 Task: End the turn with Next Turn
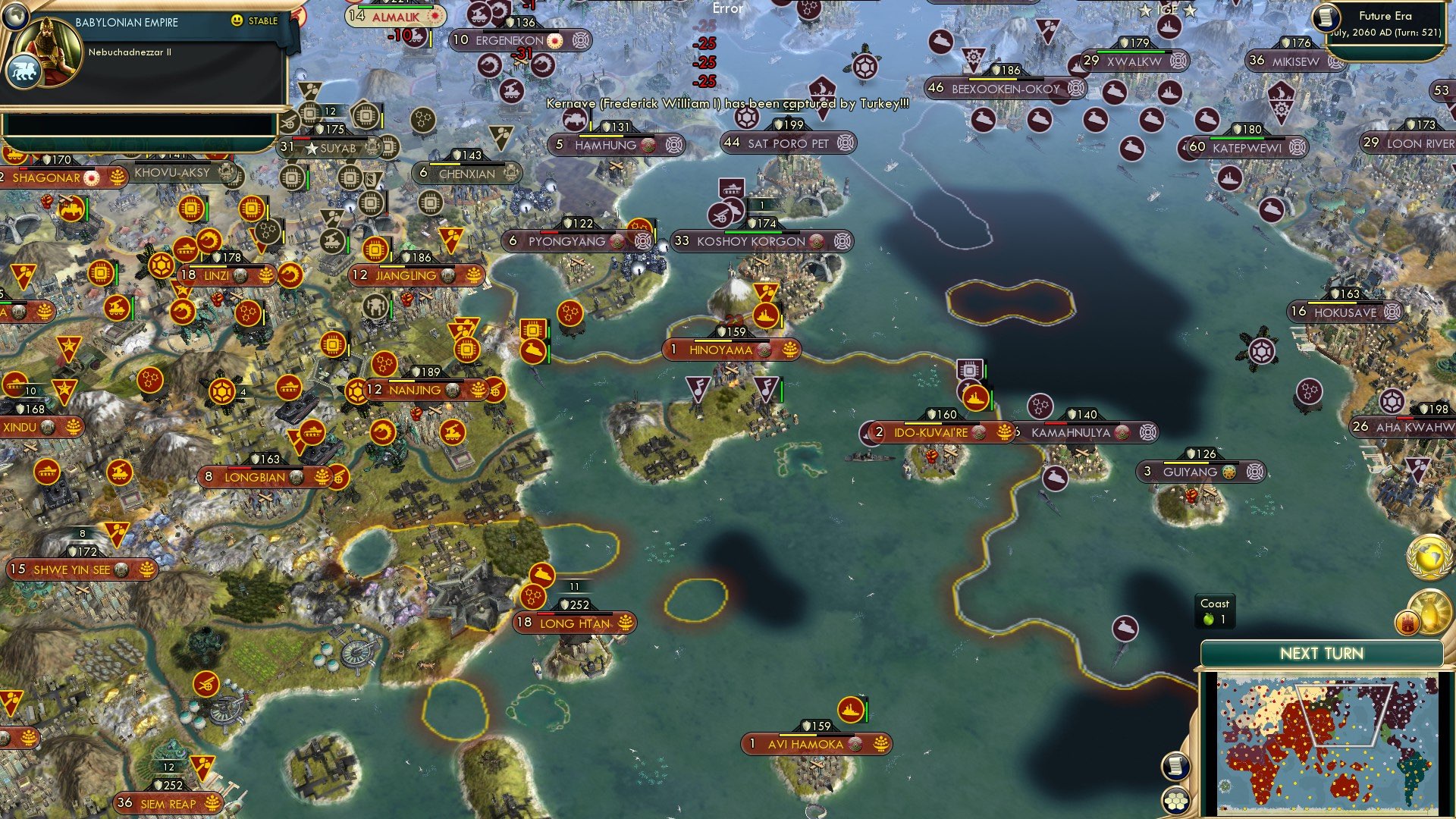tap(1321, 654)
